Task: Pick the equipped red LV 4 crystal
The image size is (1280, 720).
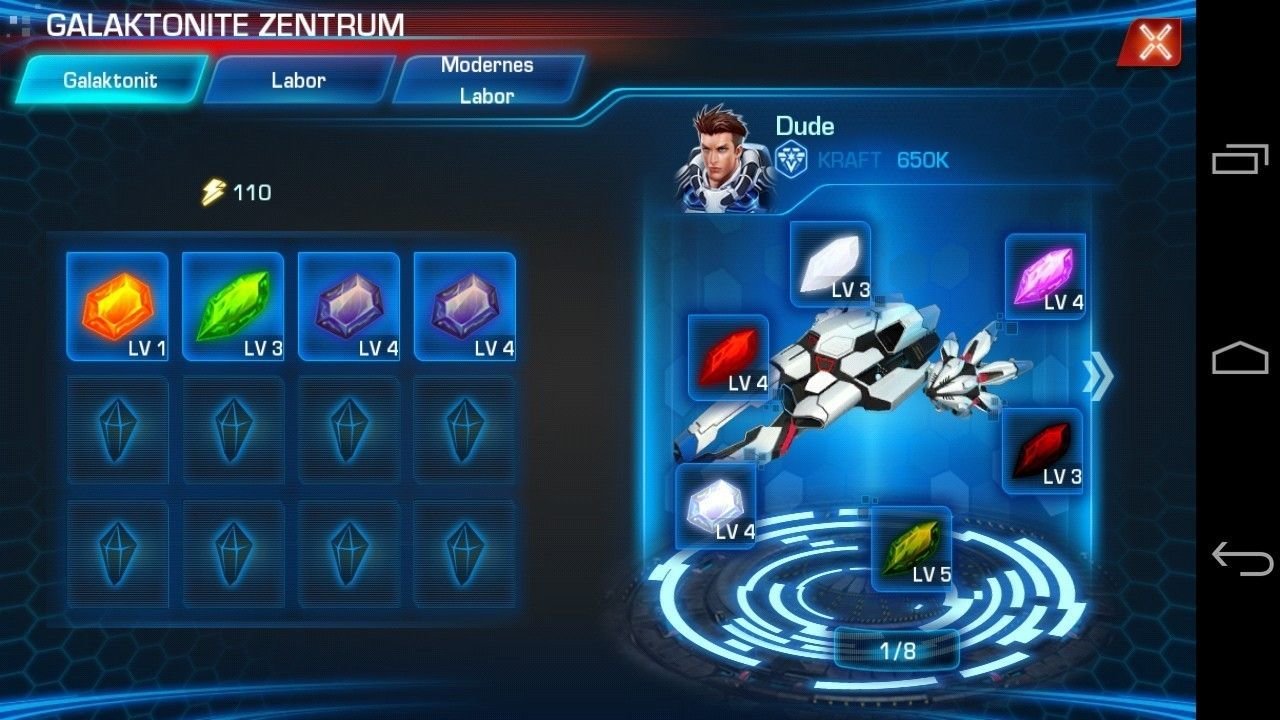Action: pos(728,357)
